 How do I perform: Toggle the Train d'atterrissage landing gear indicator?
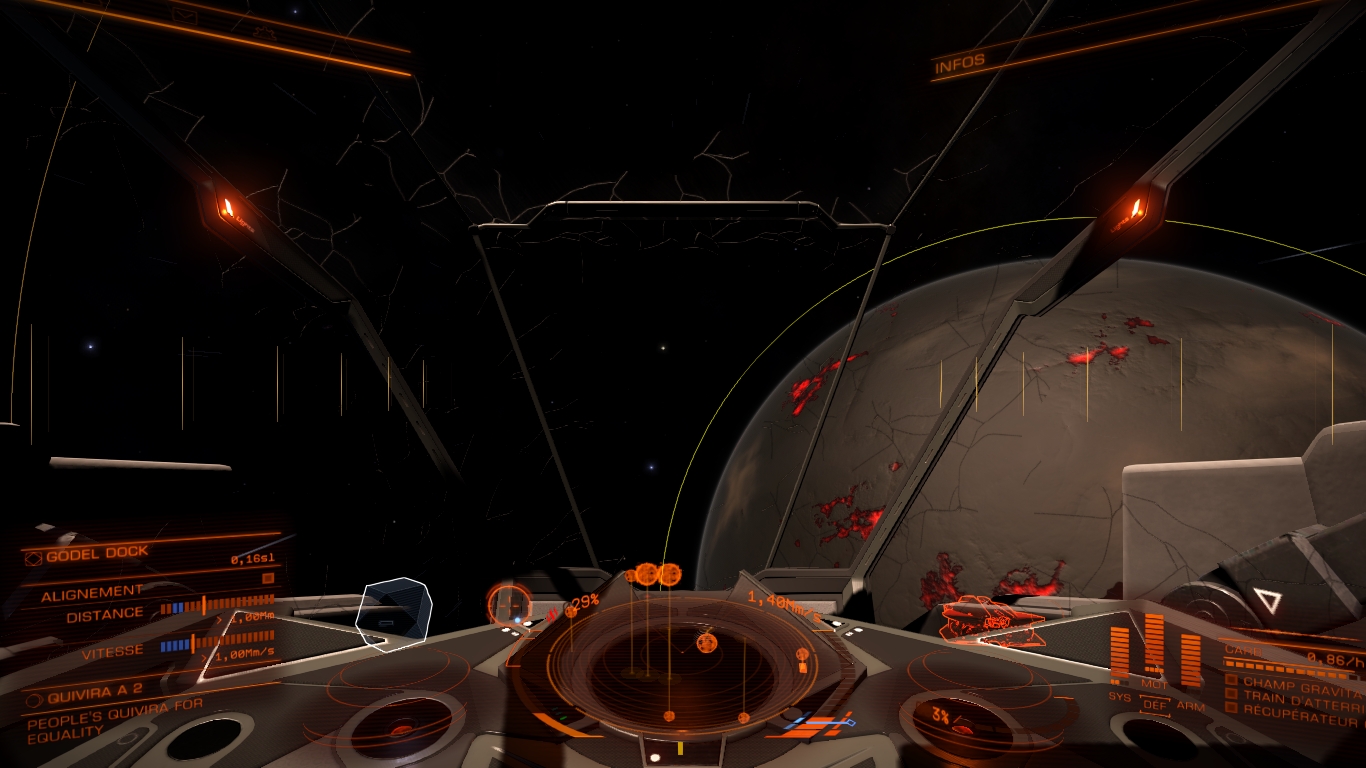coord(1233,694)
